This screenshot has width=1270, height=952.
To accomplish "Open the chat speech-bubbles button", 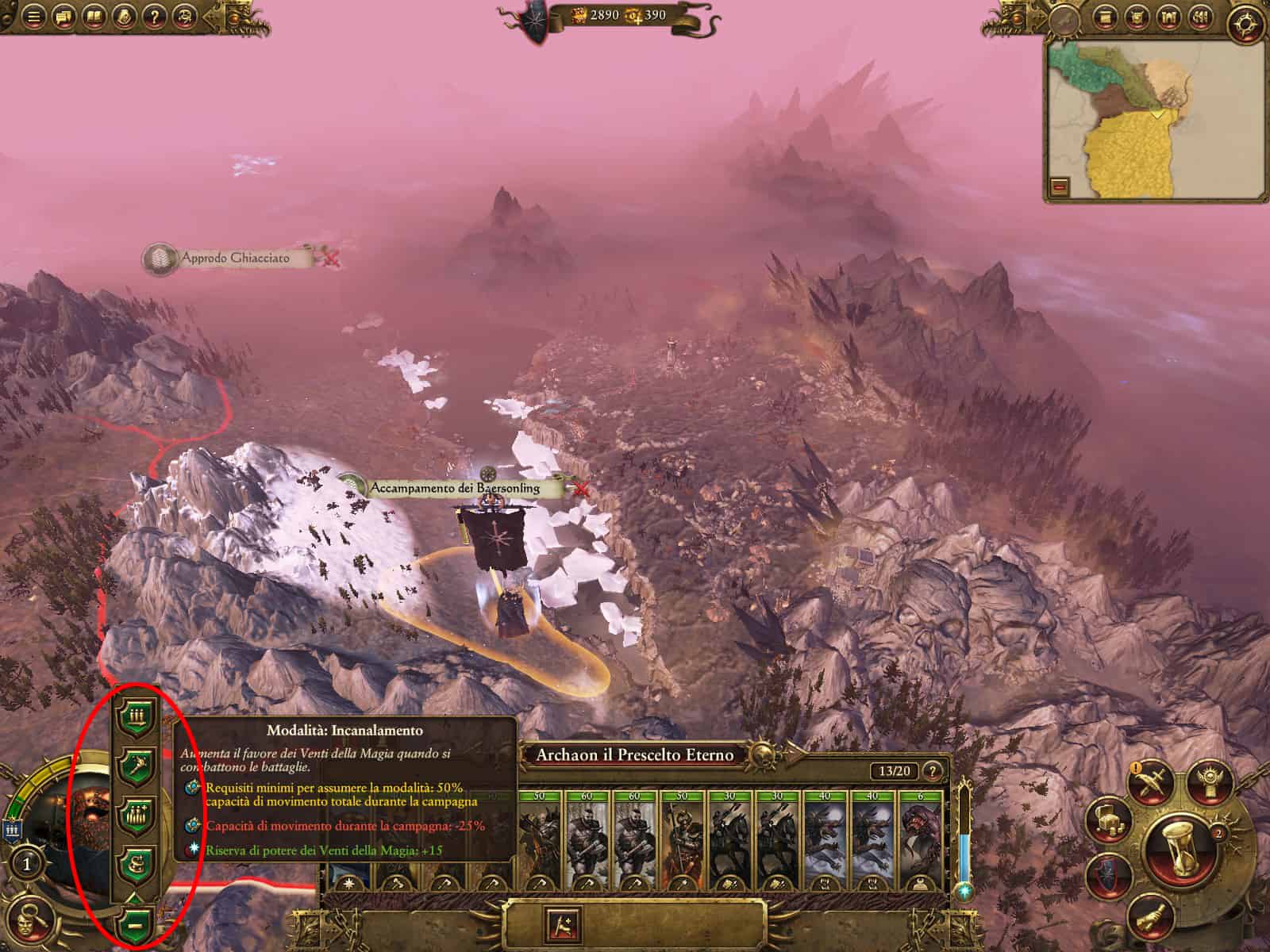I will [63, 16].
